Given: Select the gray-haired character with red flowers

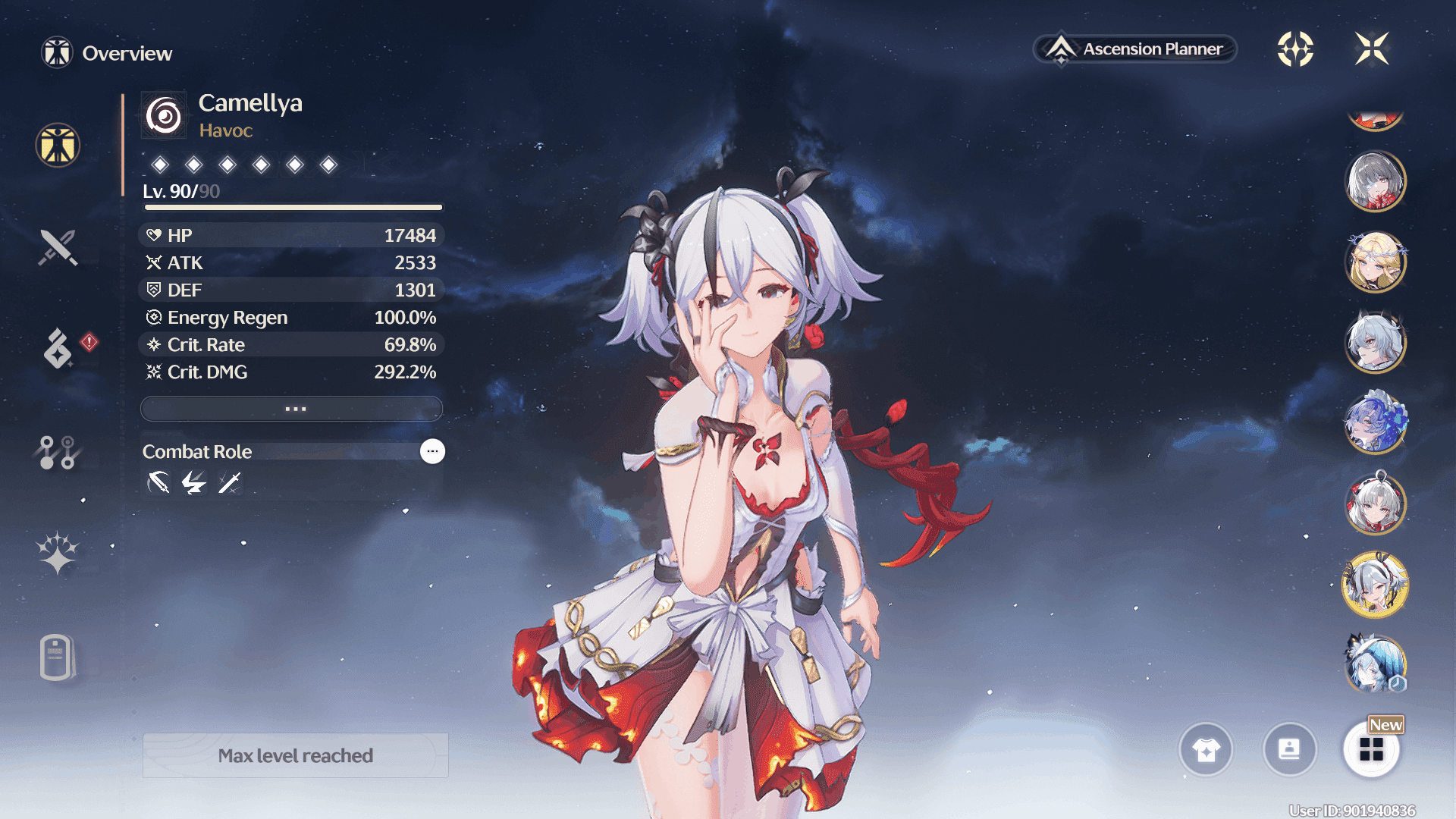Looking at the screenshot, I should coord(1375,182).
